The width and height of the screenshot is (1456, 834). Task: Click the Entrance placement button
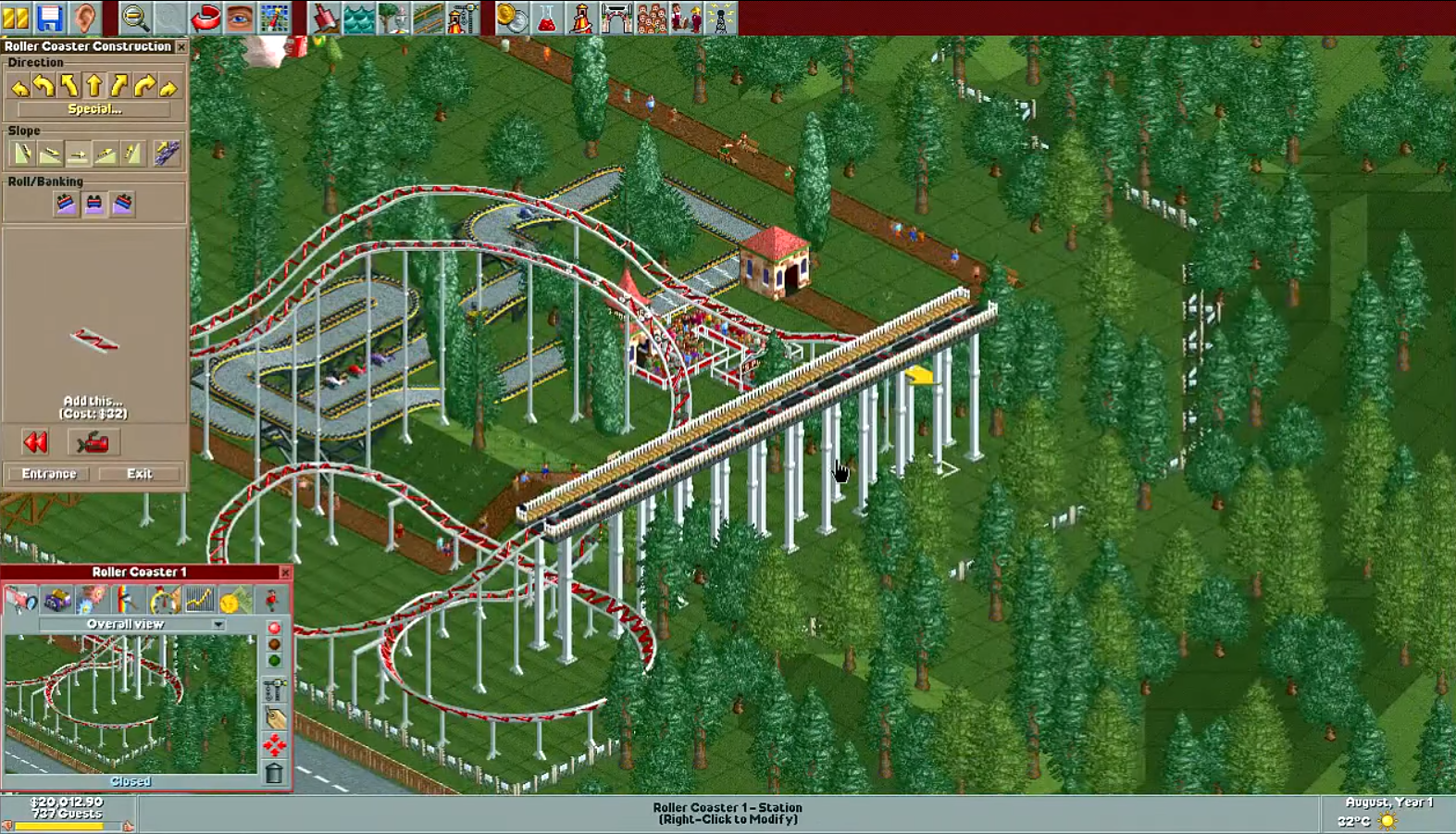pyautogui.click(x=48, y=473)
